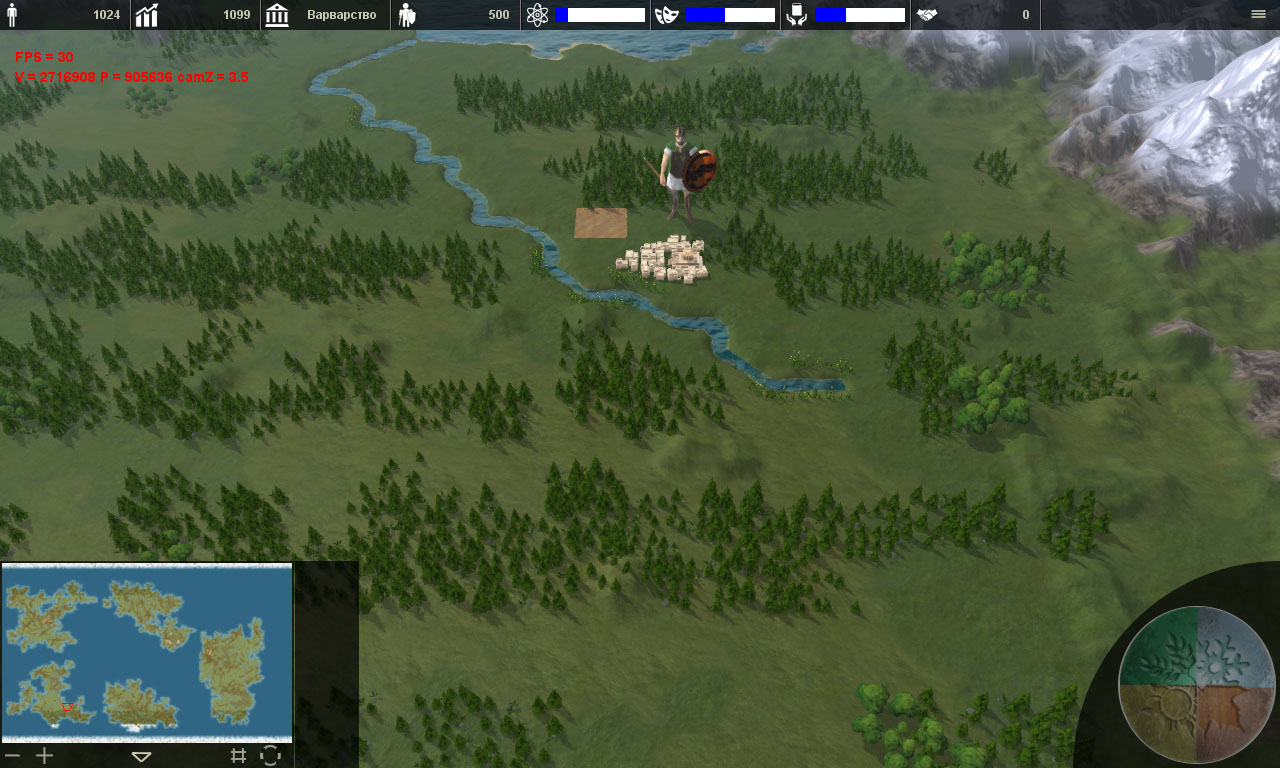Collapse the minimap with the down triangle
The height and width of the screenshot is (768, 1280).
tap(141, 757)
